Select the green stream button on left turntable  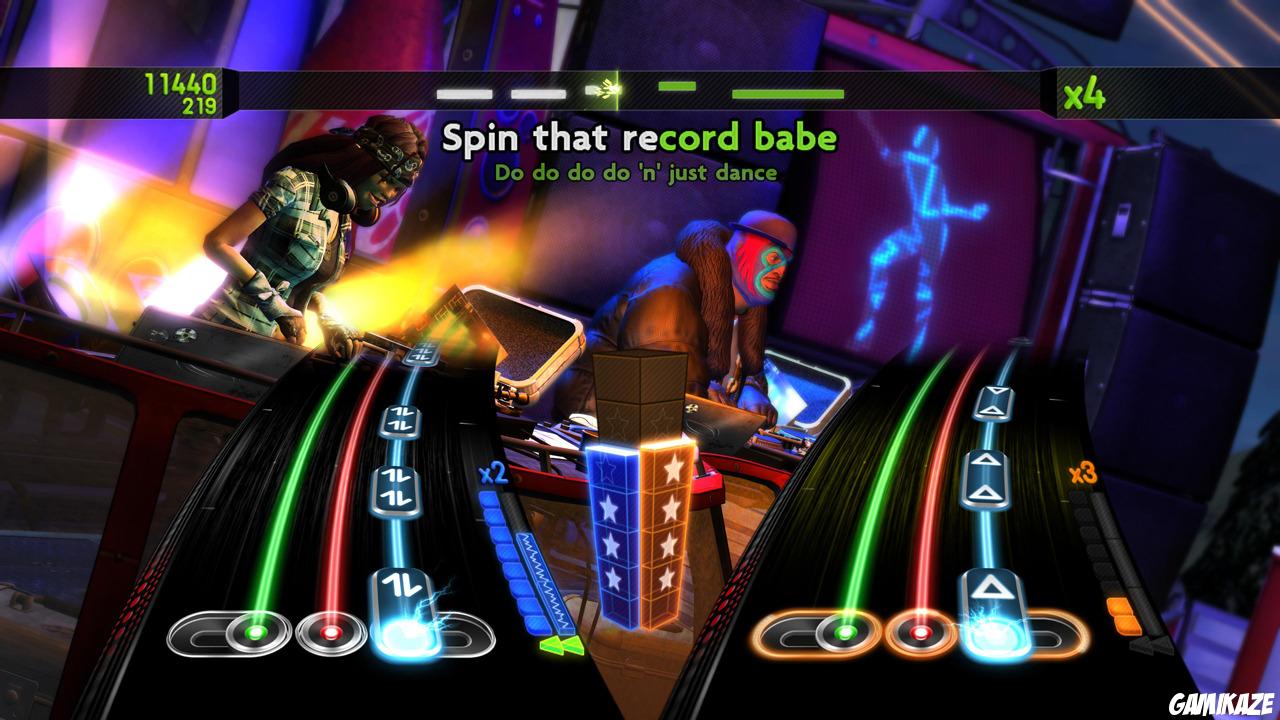(x=258, y=632)
